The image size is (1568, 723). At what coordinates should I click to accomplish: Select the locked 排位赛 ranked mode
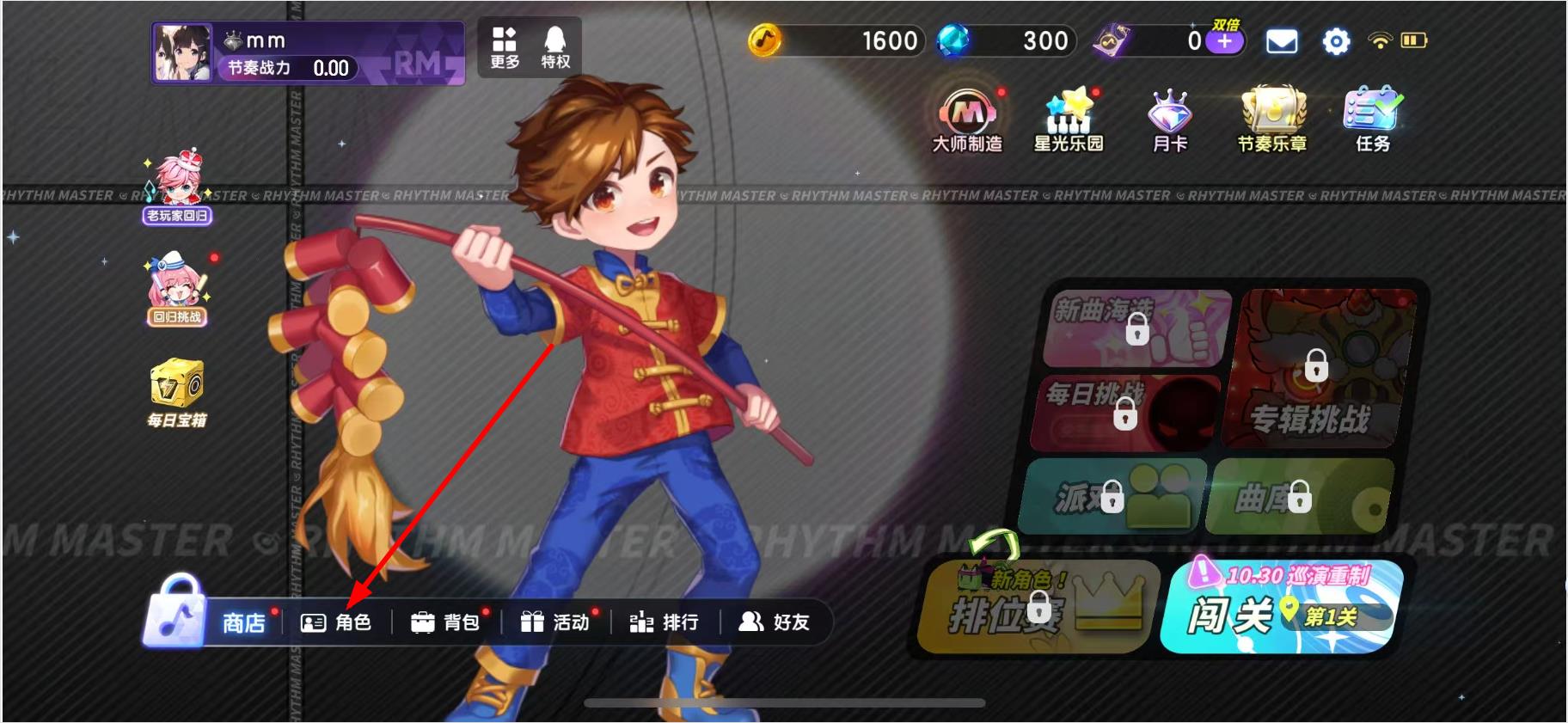point(1036,607)
